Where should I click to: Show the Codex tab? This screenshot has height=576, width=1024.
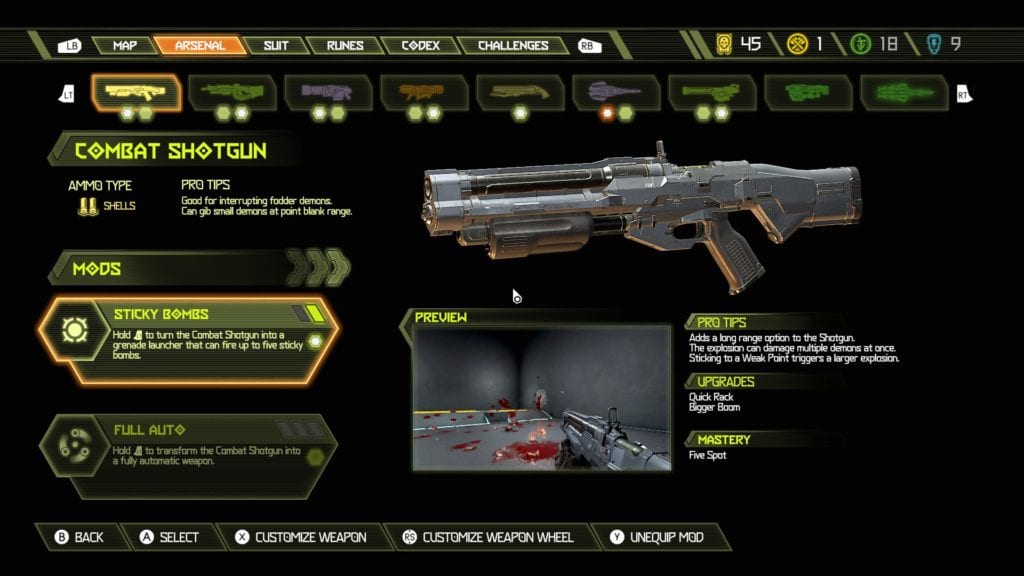(x=420, y=45)
